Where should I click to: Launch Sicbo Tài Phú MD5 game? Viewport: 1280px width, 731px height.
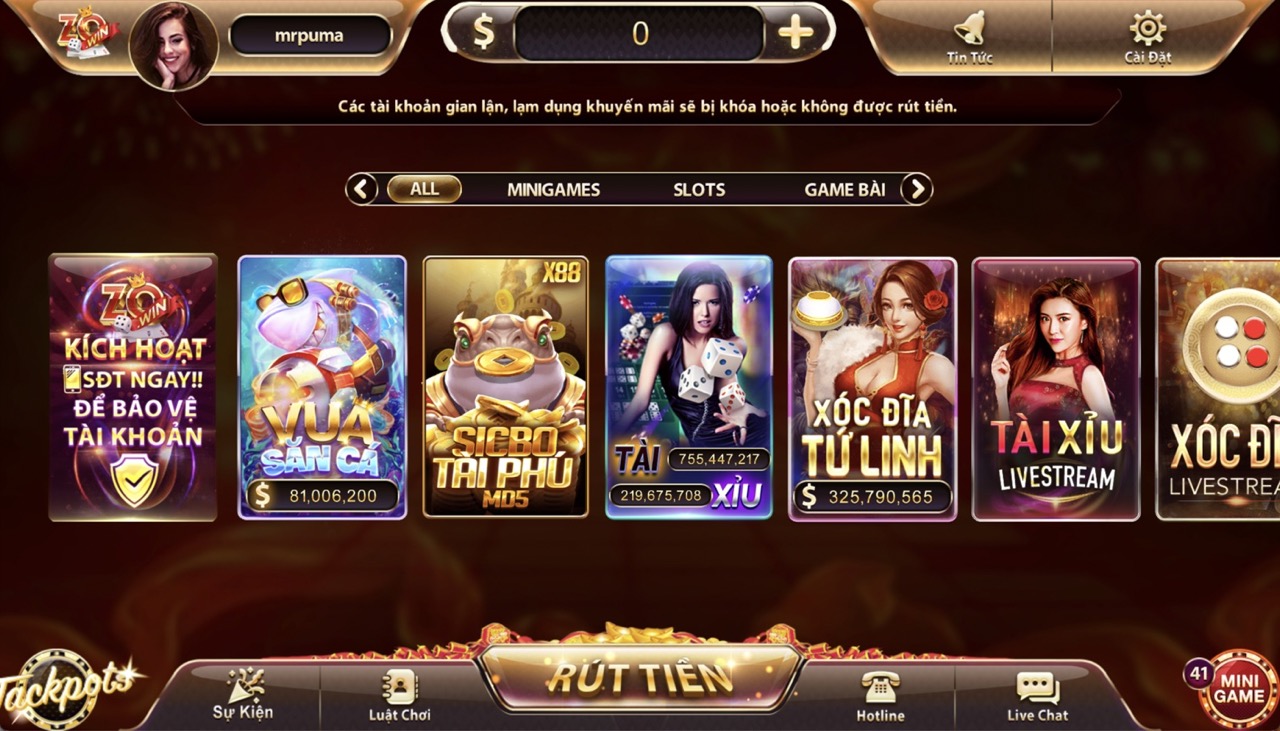click(x=503, y=390)
